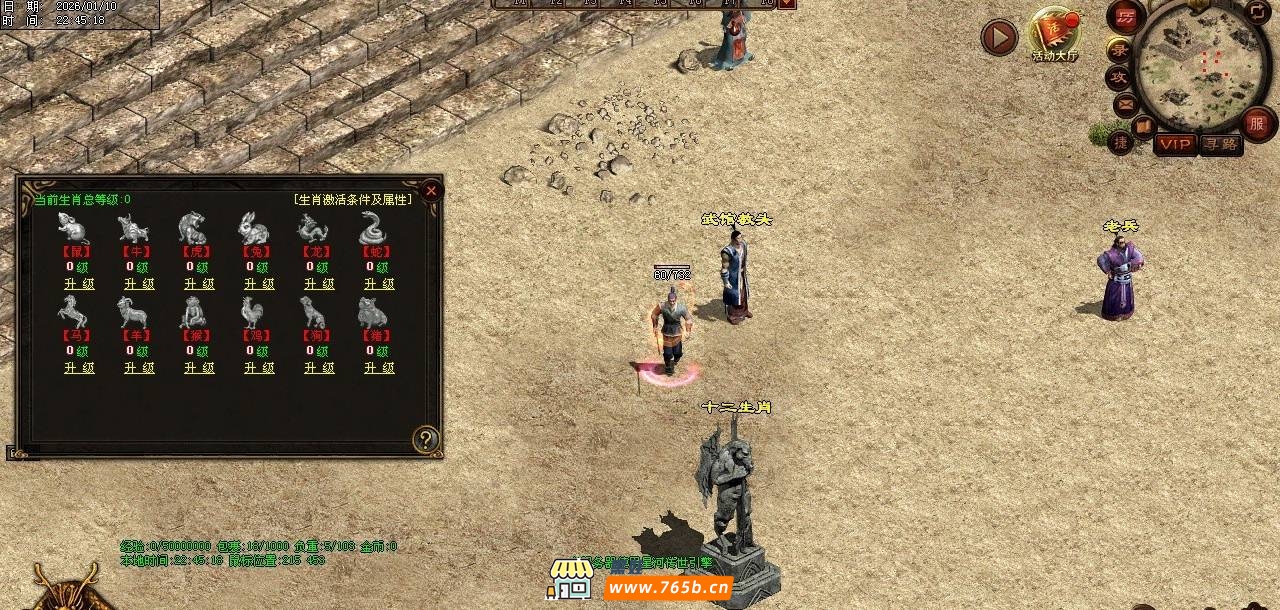Upgrade the Ox (牛) zodiac
1280x610 pixels.
coord(140,284)
